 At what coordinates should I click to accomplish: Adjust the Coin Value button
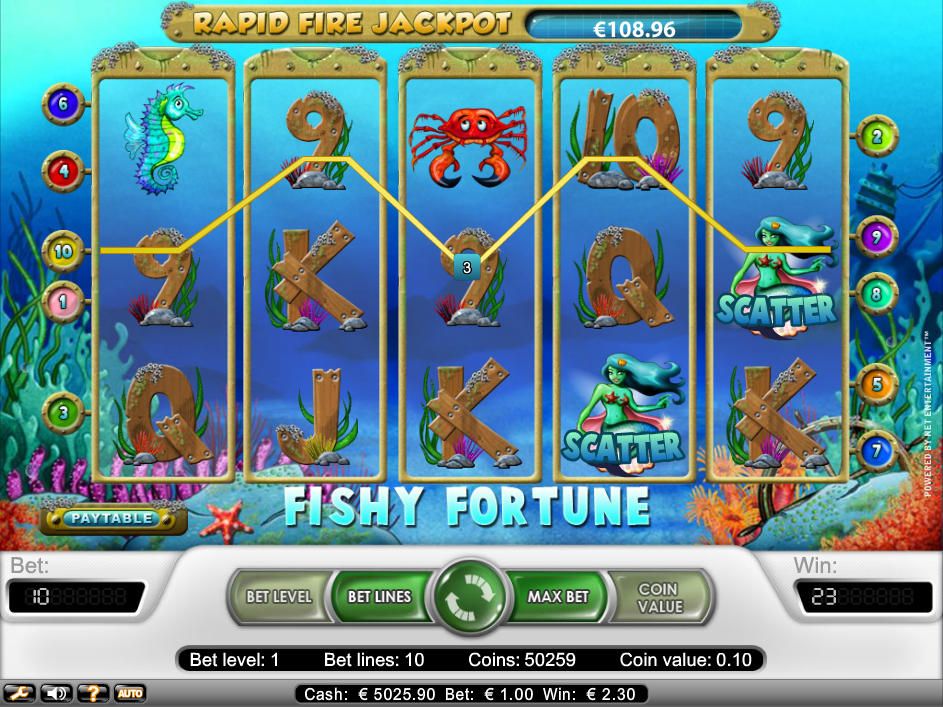click(x=660, y=597)
